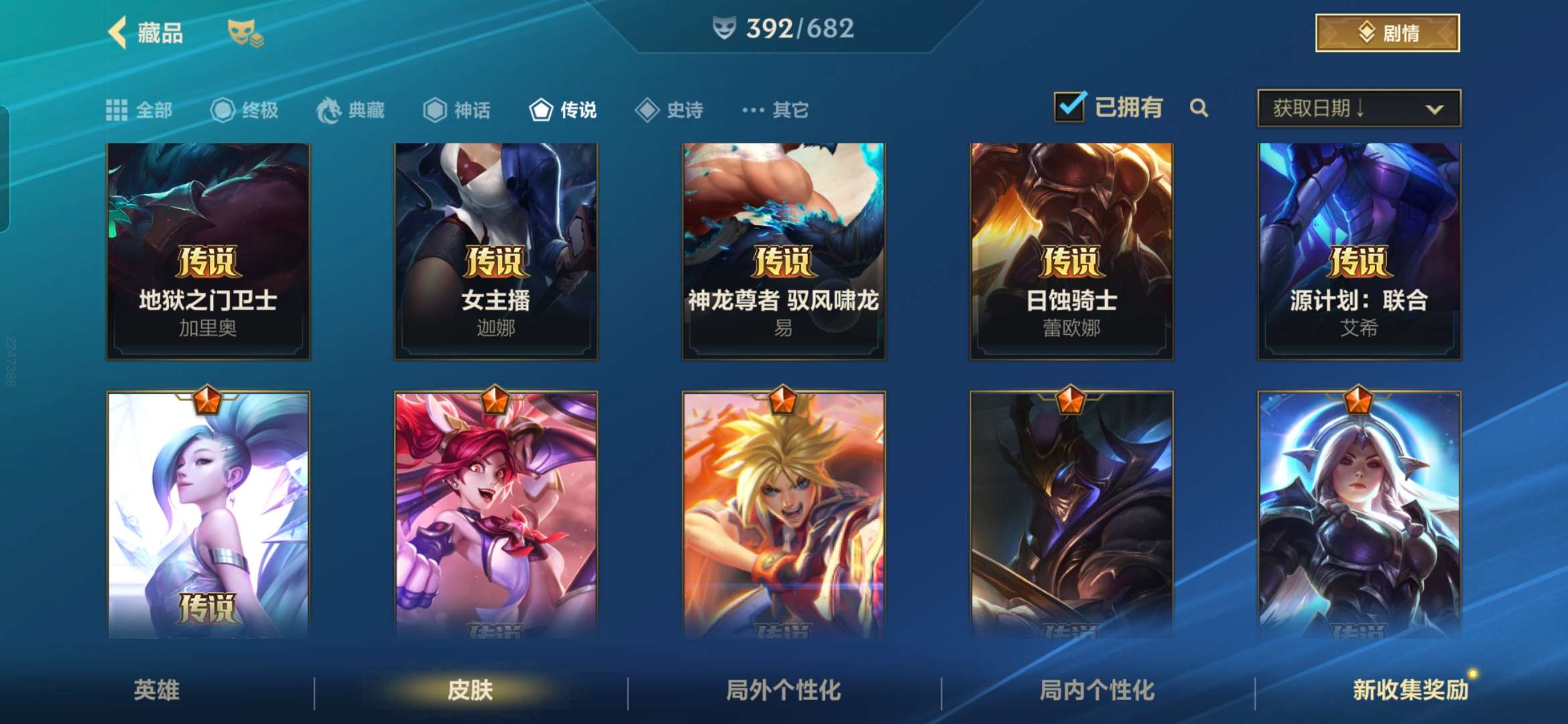This screenshot has height=724, width=1568.
Task: Filter skins by 神话 rarity
Action: [457, 110]
